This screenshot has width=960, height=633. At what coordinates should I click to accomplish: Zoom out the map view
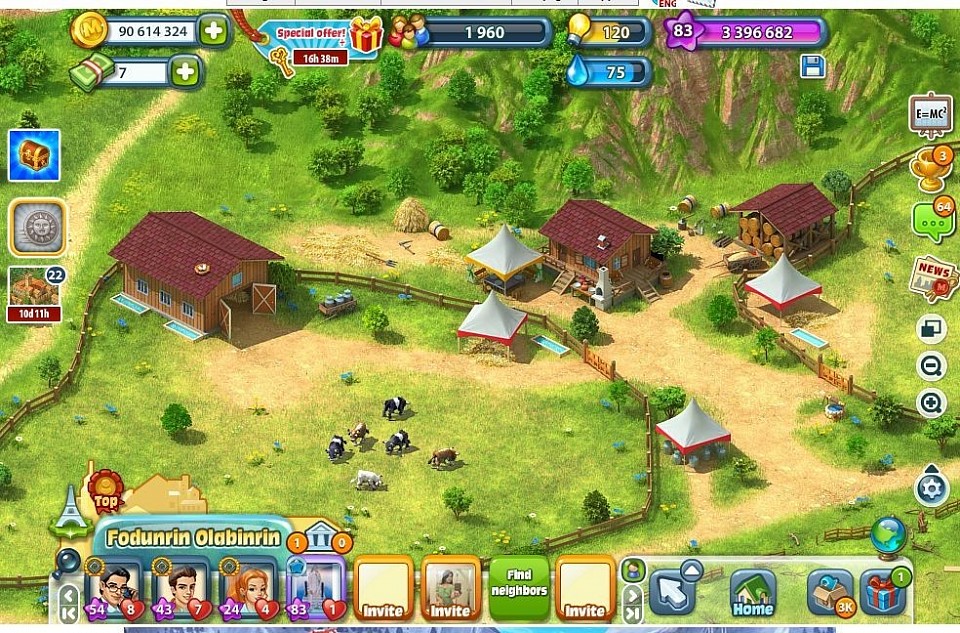pos(931,366)
